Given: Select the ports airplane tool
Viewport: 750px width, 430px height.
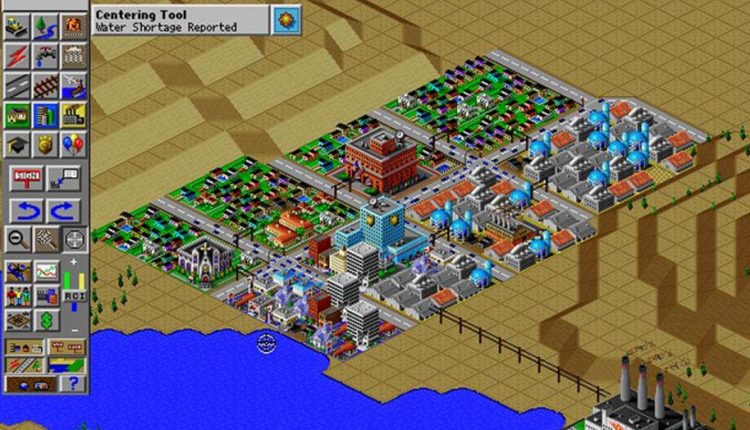Looking at the screenshot, I should [x=74, y=85].
